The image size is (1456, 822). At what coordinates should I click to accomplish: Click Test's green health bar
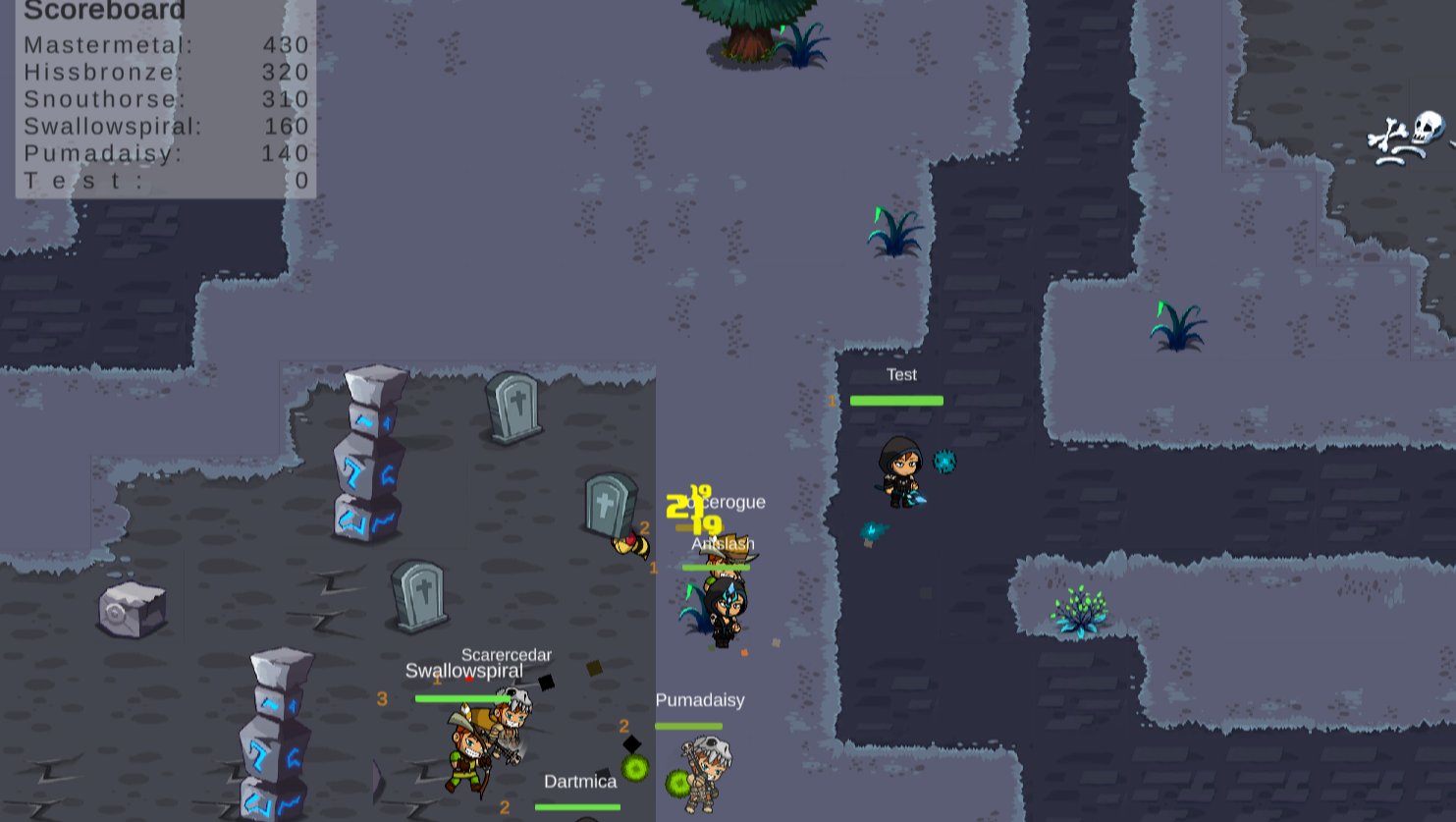[x=896, y=400]
